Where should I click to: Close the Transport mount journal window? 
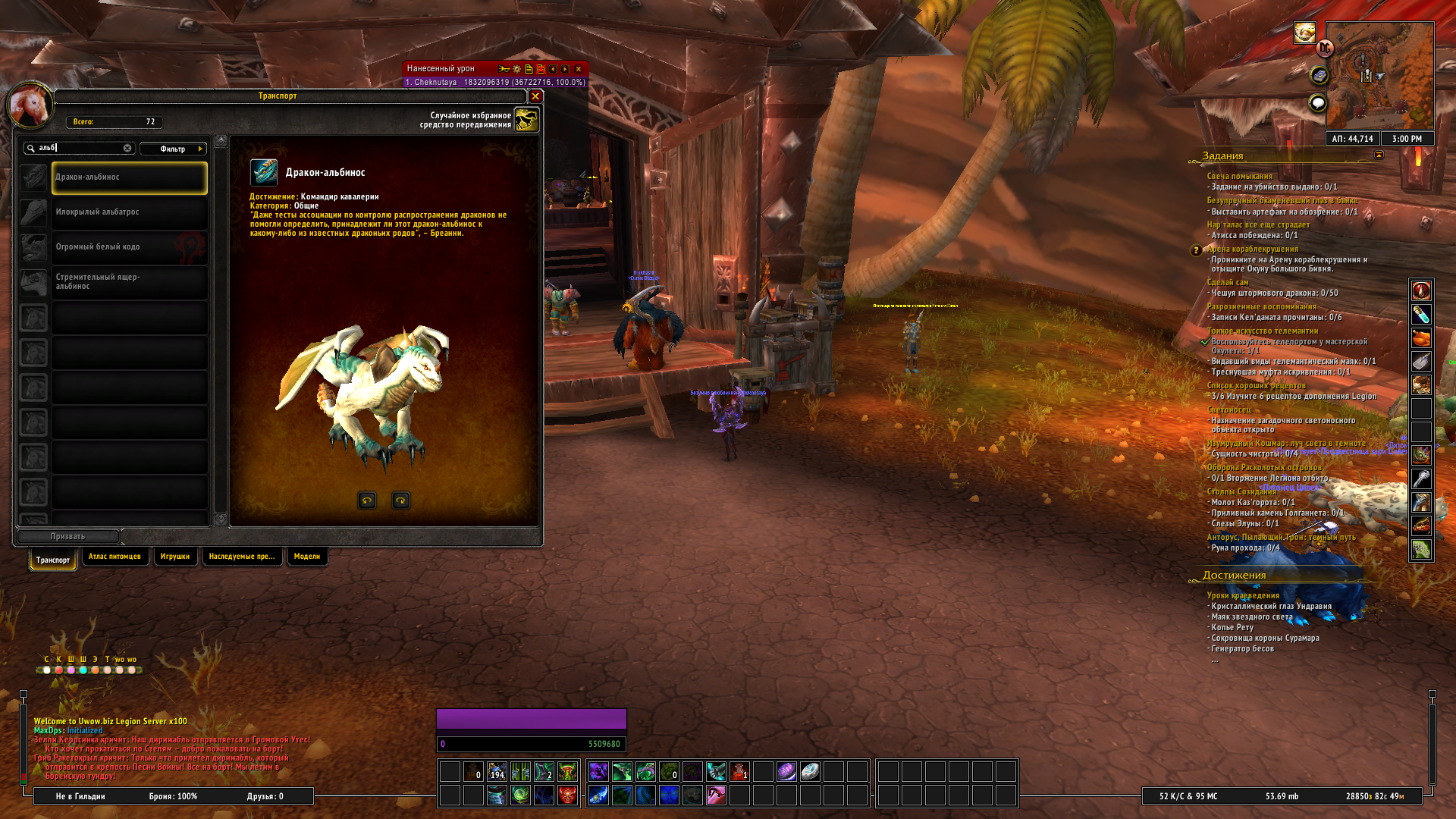[535, 96]
